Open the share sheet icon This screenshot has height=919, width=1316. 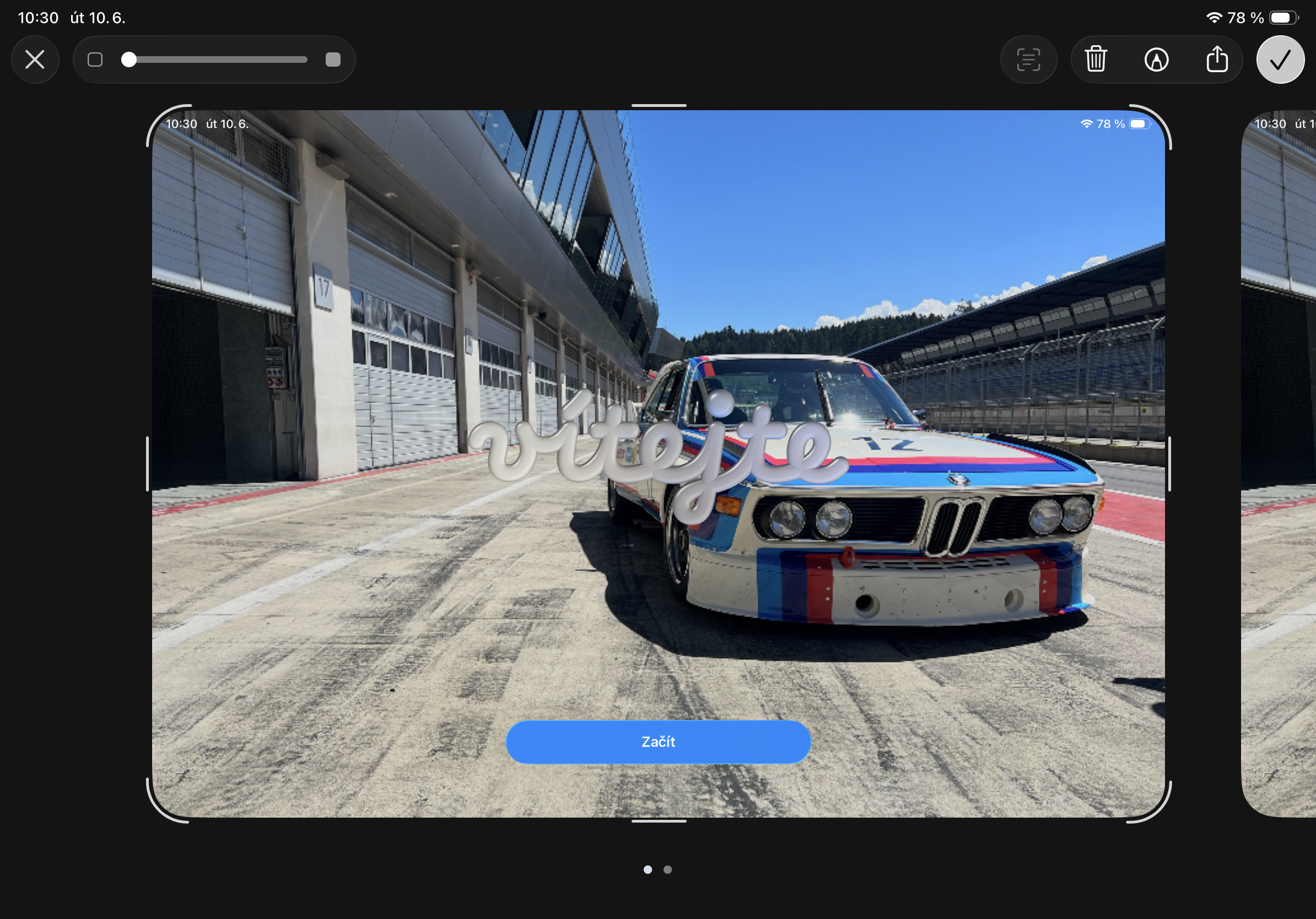click(x=1217, y=60)
